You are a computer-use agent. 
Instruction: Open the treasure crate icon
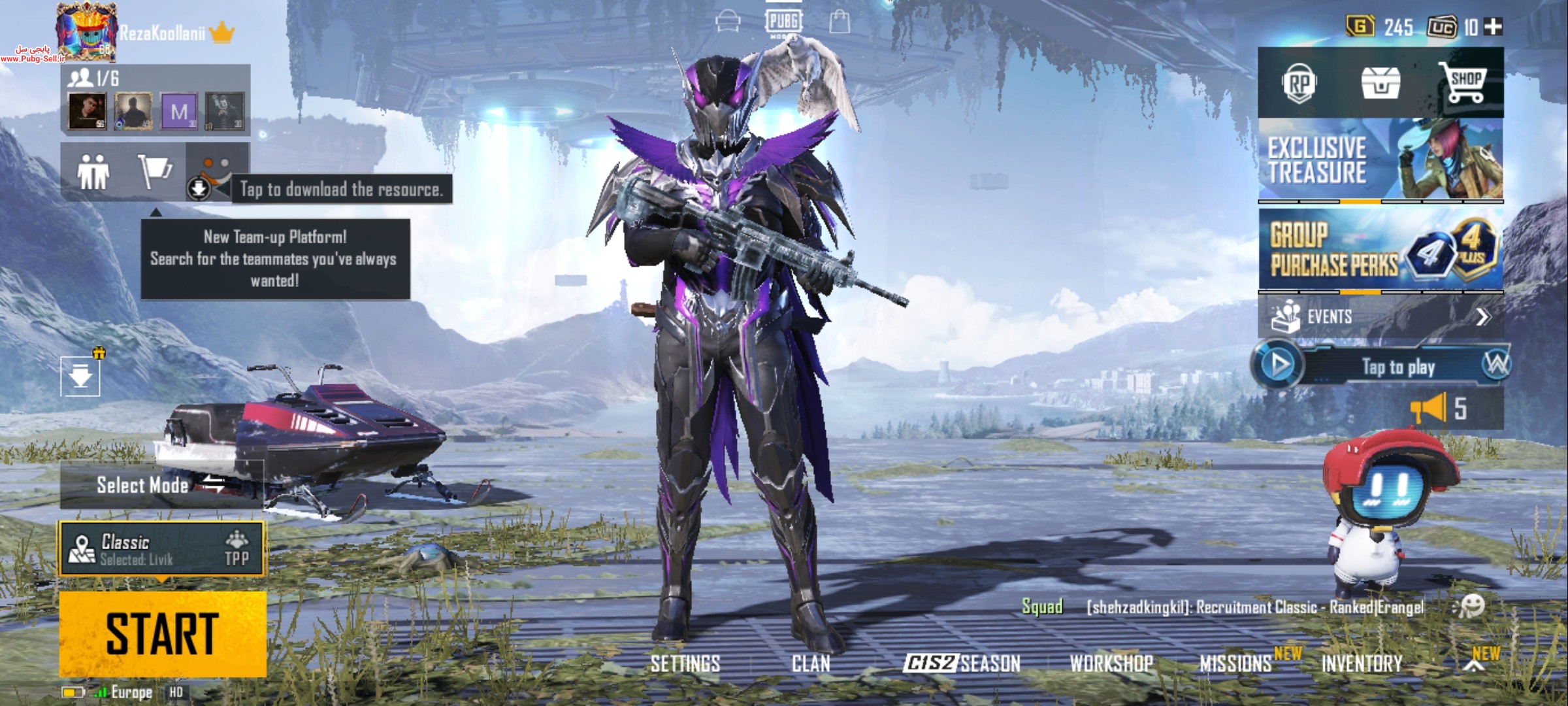1380,84
